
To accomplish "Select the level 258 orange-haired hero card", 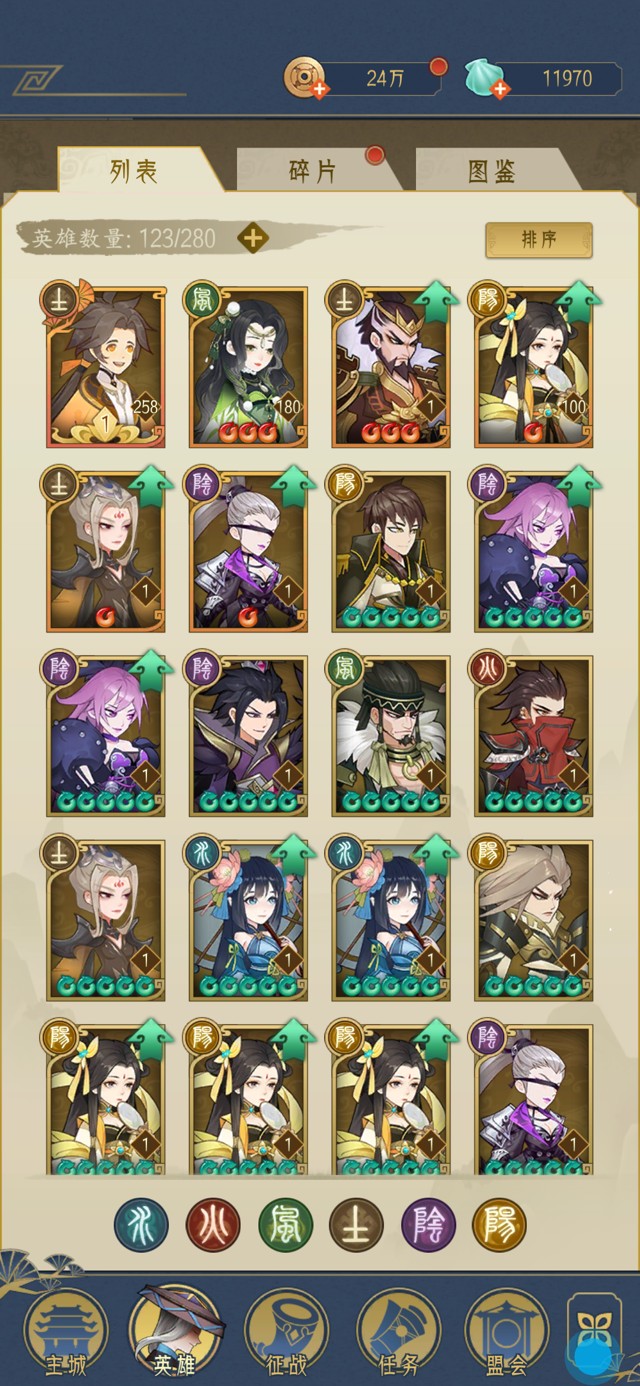I will (x=105, y=367).
